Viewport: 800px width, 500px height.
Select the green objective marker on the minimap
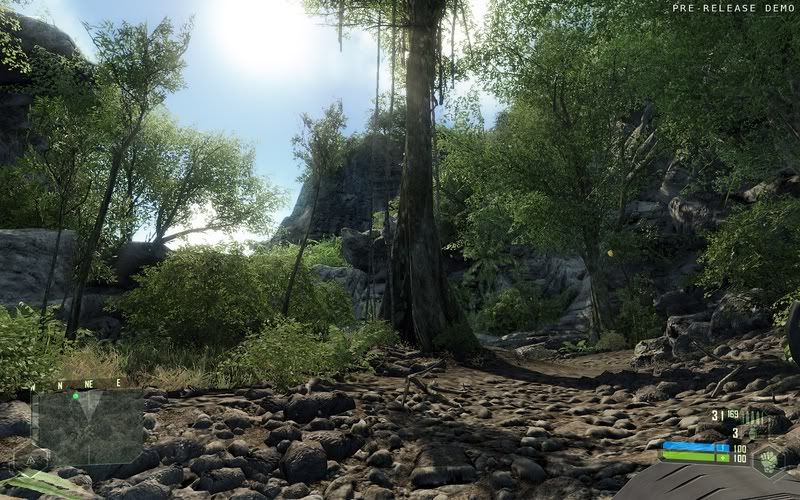click(75, 397)
